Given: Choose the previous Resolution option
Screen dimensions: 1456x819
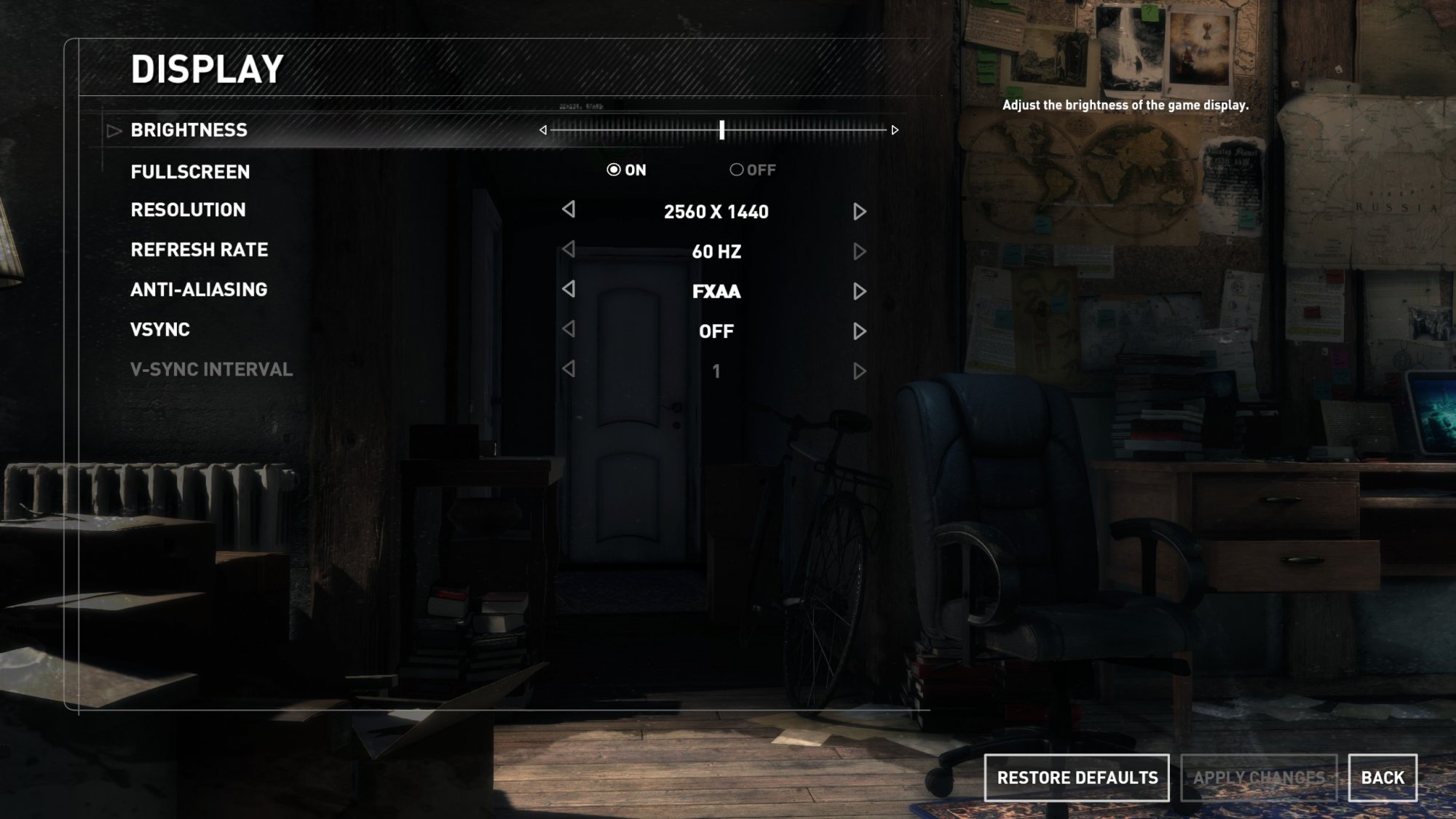Looking at the screenshot, I should coord(569,210).
